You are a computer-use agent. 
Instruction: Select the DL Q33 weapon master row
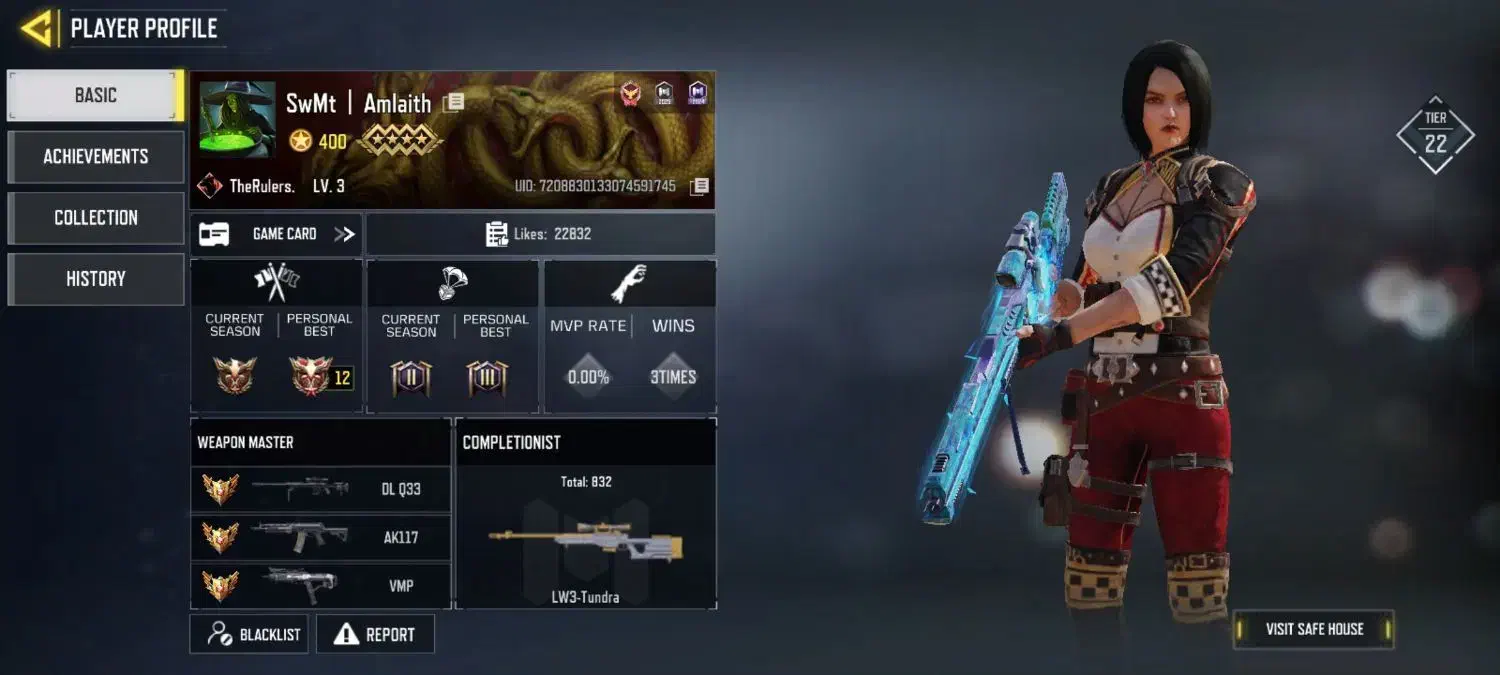[x=320, y=489]
